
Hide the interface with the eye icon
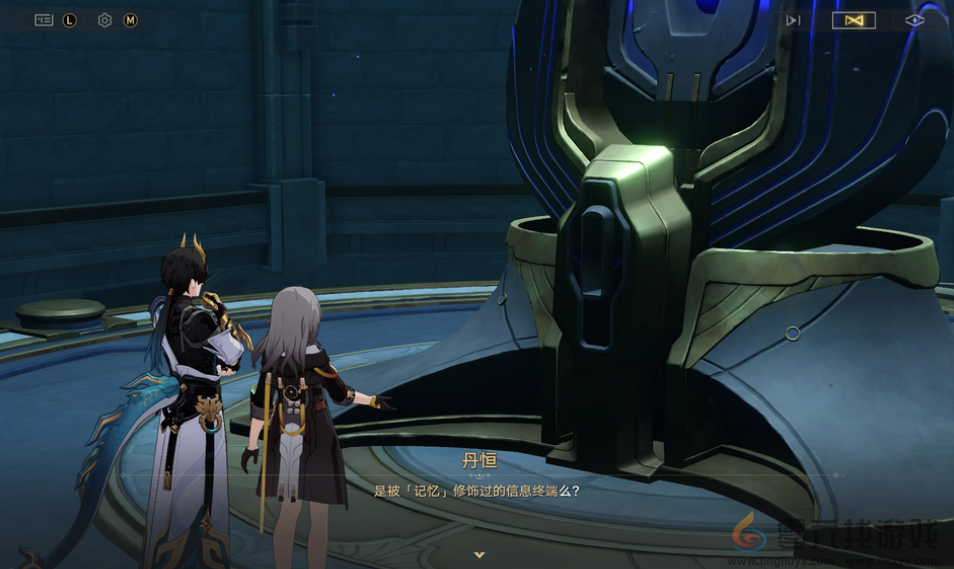pyautogui.click(x=914, y=20)
